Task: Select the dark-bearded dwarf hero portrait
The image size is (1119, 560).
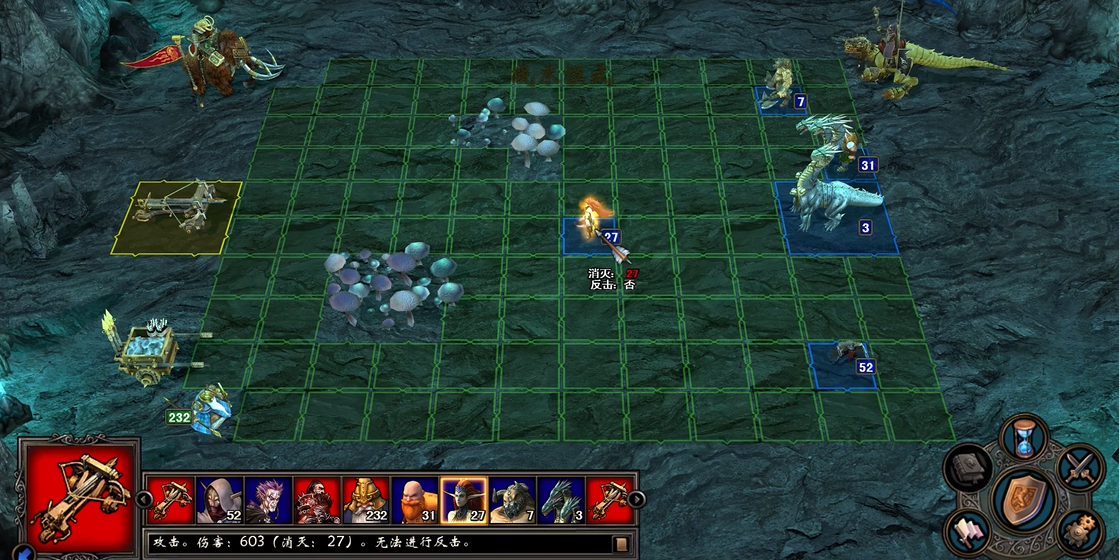Action: click(x=317, y=500)
